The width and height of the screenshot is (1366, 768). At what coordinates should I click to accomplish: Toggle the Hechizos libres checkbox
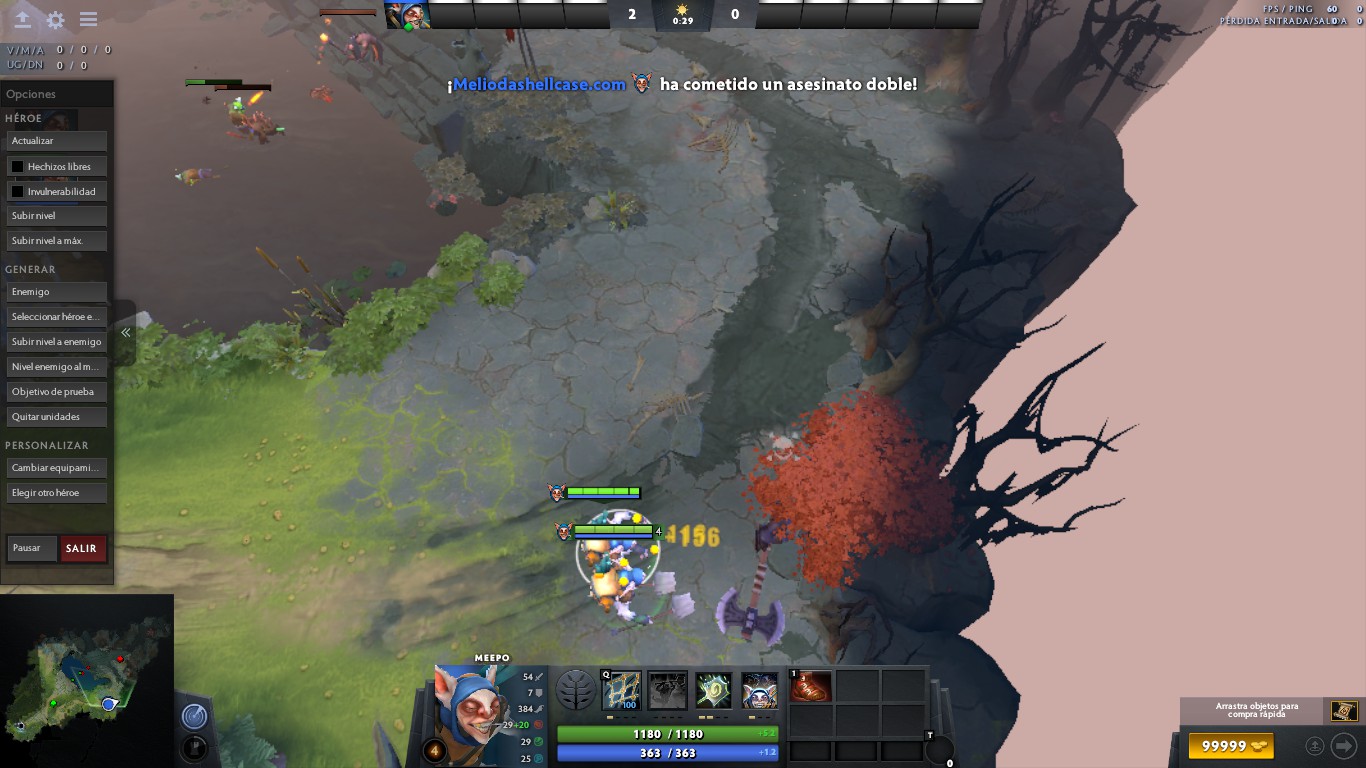coord(18,166)
